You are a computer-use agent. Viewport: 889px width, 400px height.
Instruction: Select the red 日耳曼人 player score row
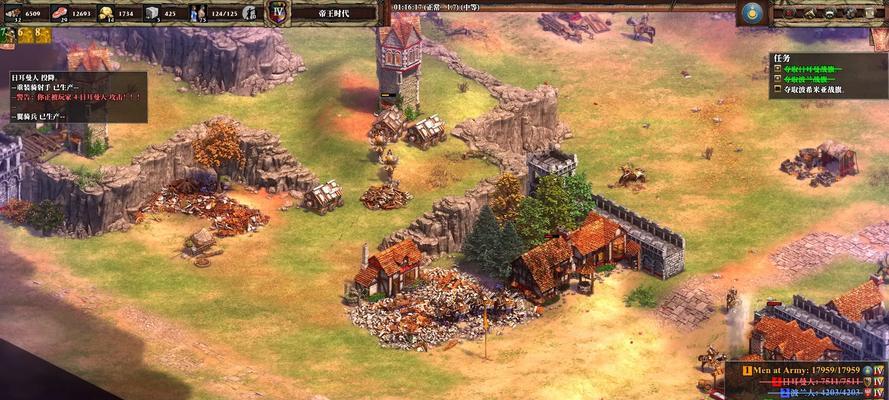pos(812,381)
